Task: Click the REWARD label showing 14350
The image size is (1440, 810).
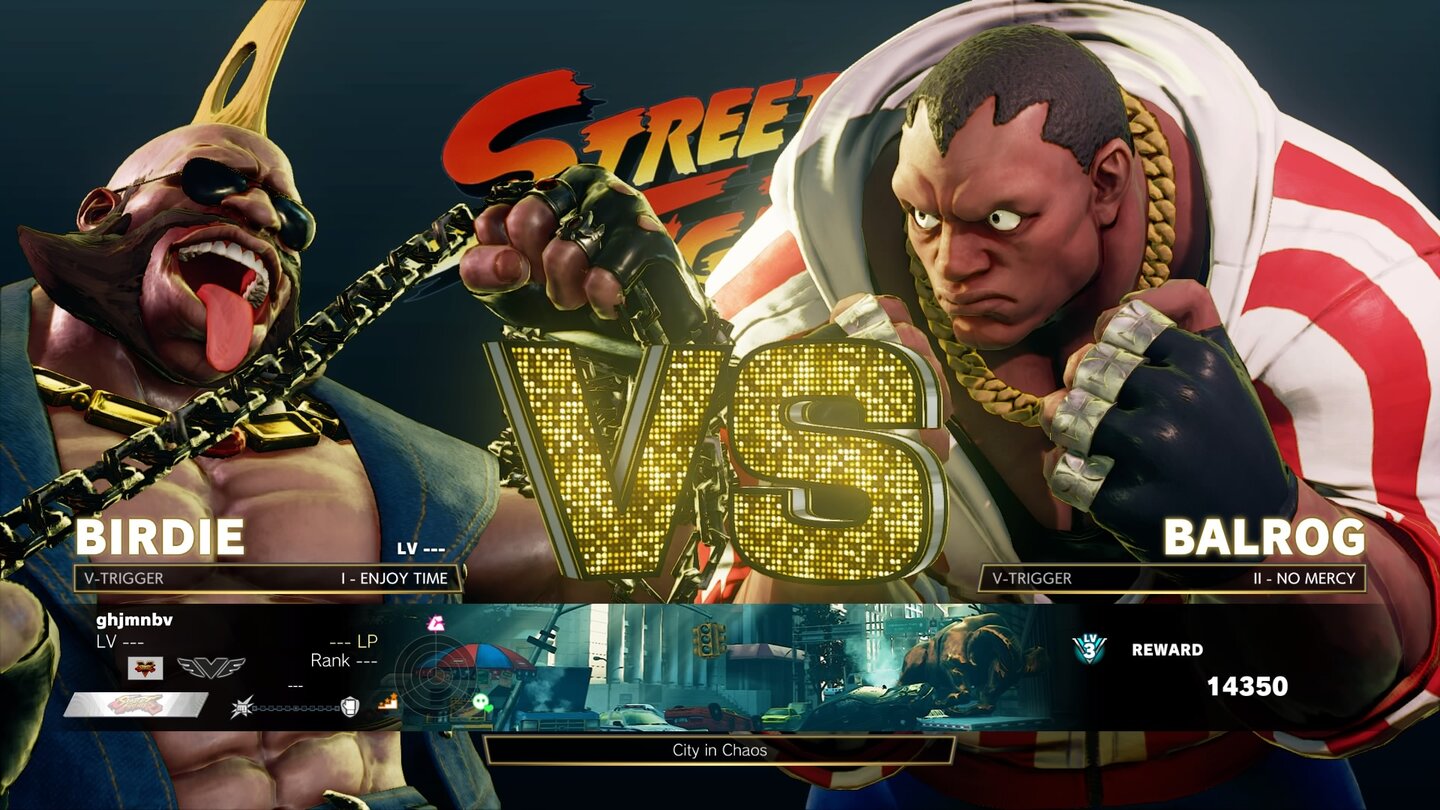Action: point(1166,651)
